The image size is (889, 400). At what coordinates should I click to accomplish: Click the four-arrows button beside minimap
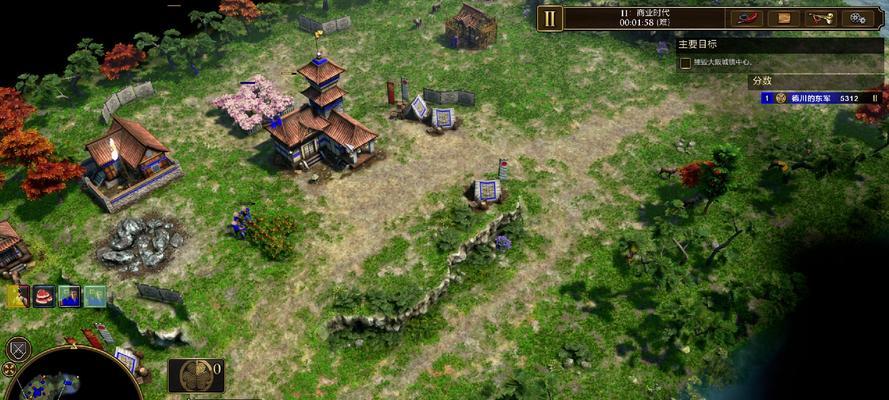pyautogui.click(x=9, y=368)
